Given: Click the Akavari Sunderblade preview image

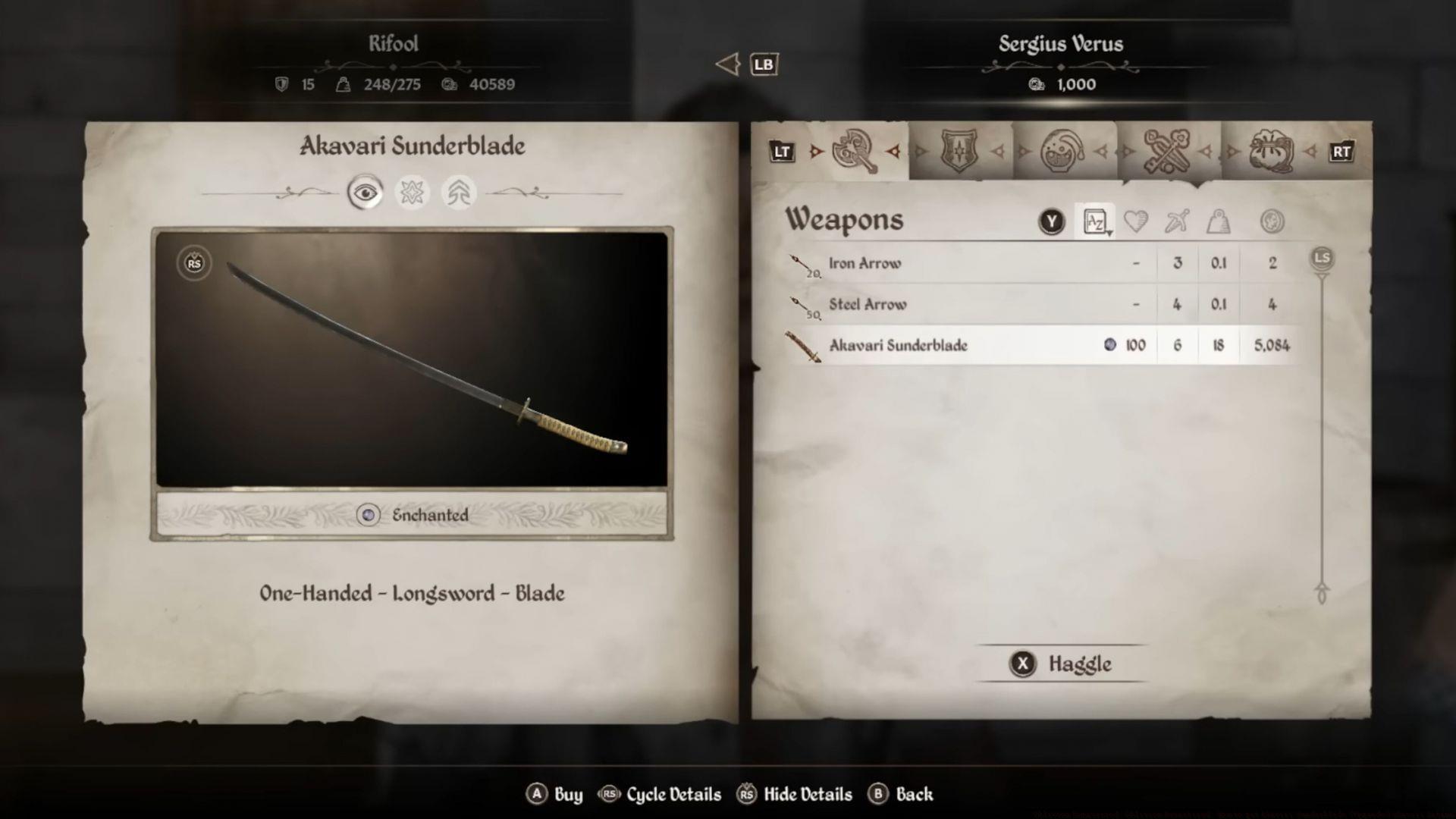Looking at the screenshot, I should [x=412, y=359].
